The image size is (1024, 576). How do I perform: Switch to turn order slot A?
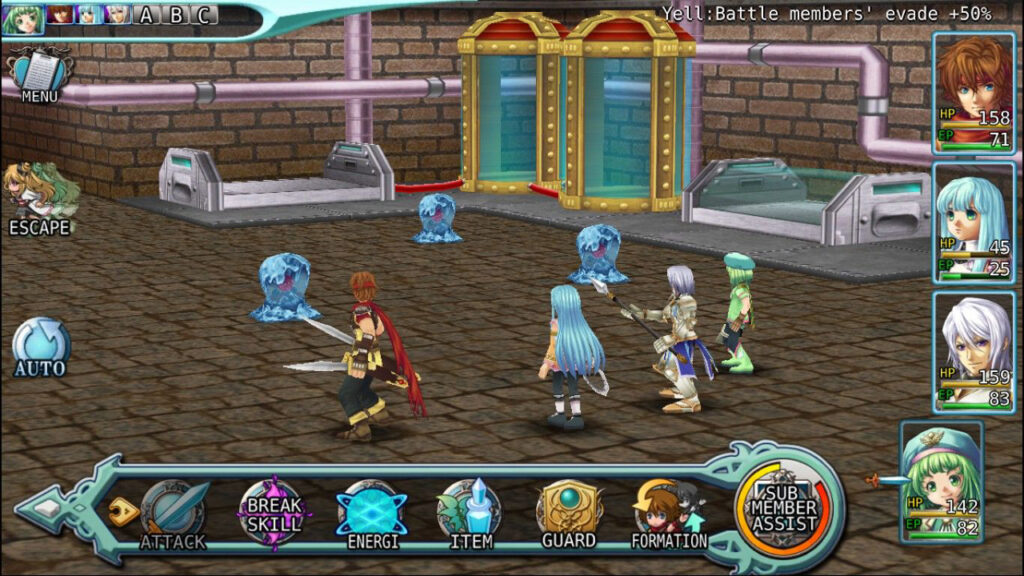coord(147,15)
